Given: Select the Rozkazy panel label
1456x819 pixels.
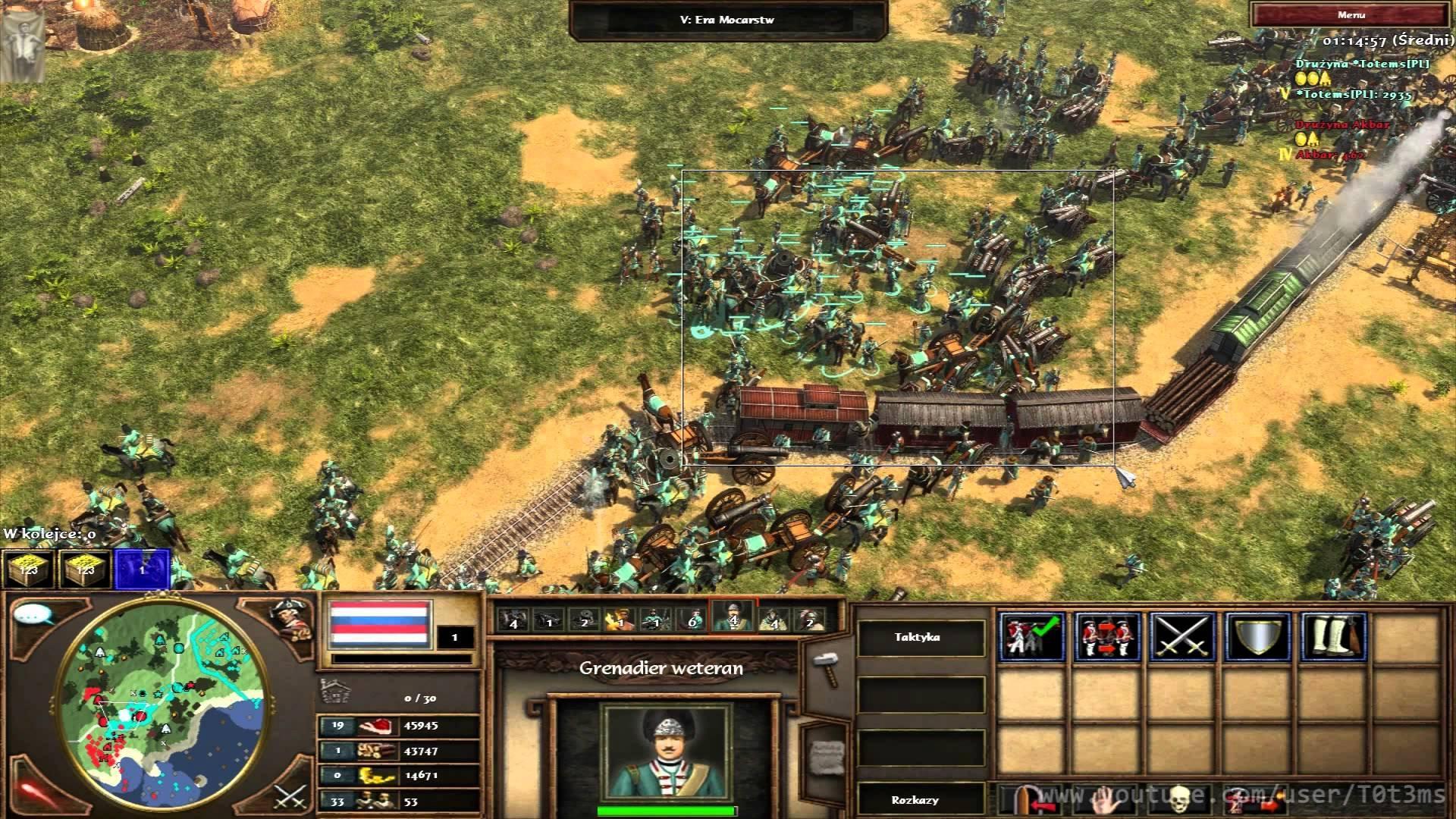Looking at the screenshot, I should click(x=915, y=800).
